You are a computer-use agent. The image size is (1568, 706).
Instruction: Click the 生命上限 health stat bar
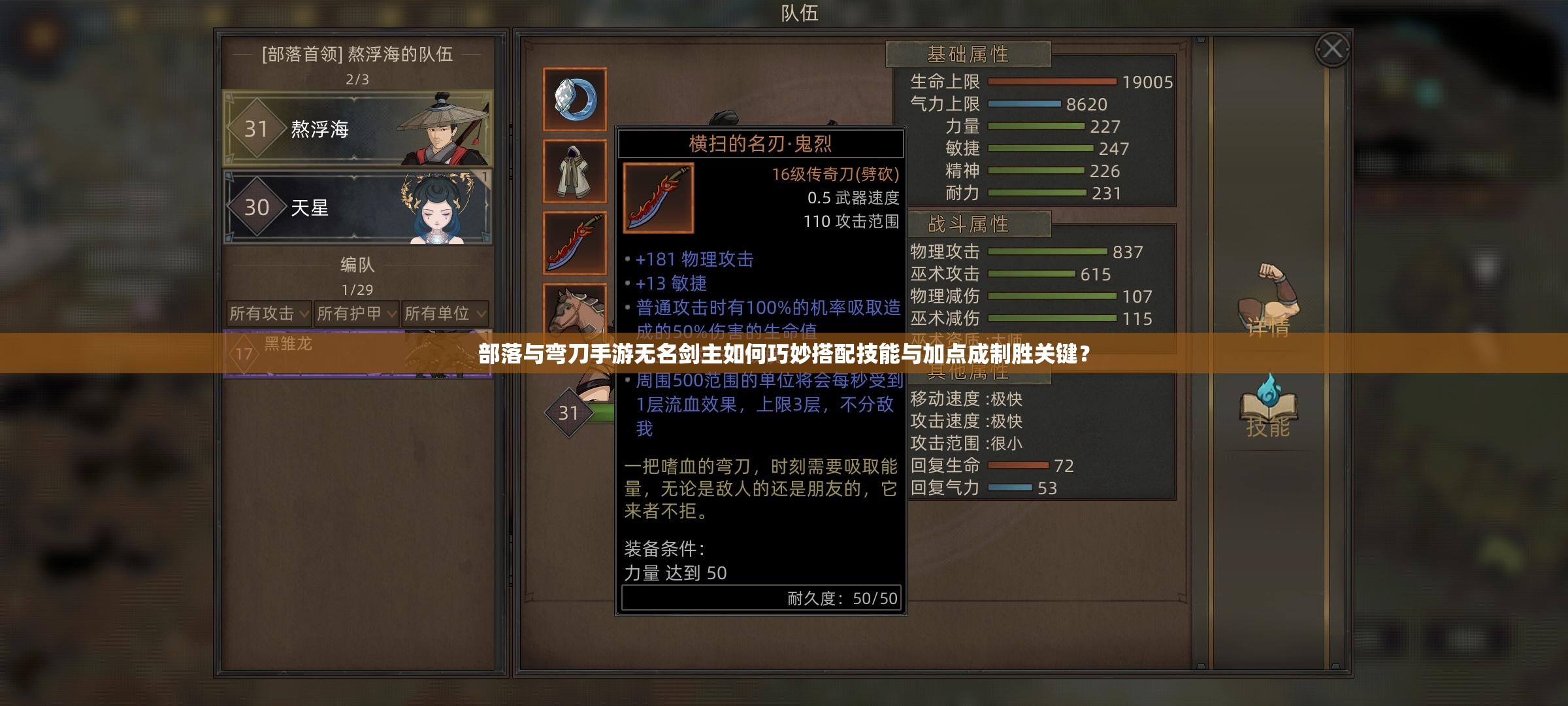[1052, 82]
